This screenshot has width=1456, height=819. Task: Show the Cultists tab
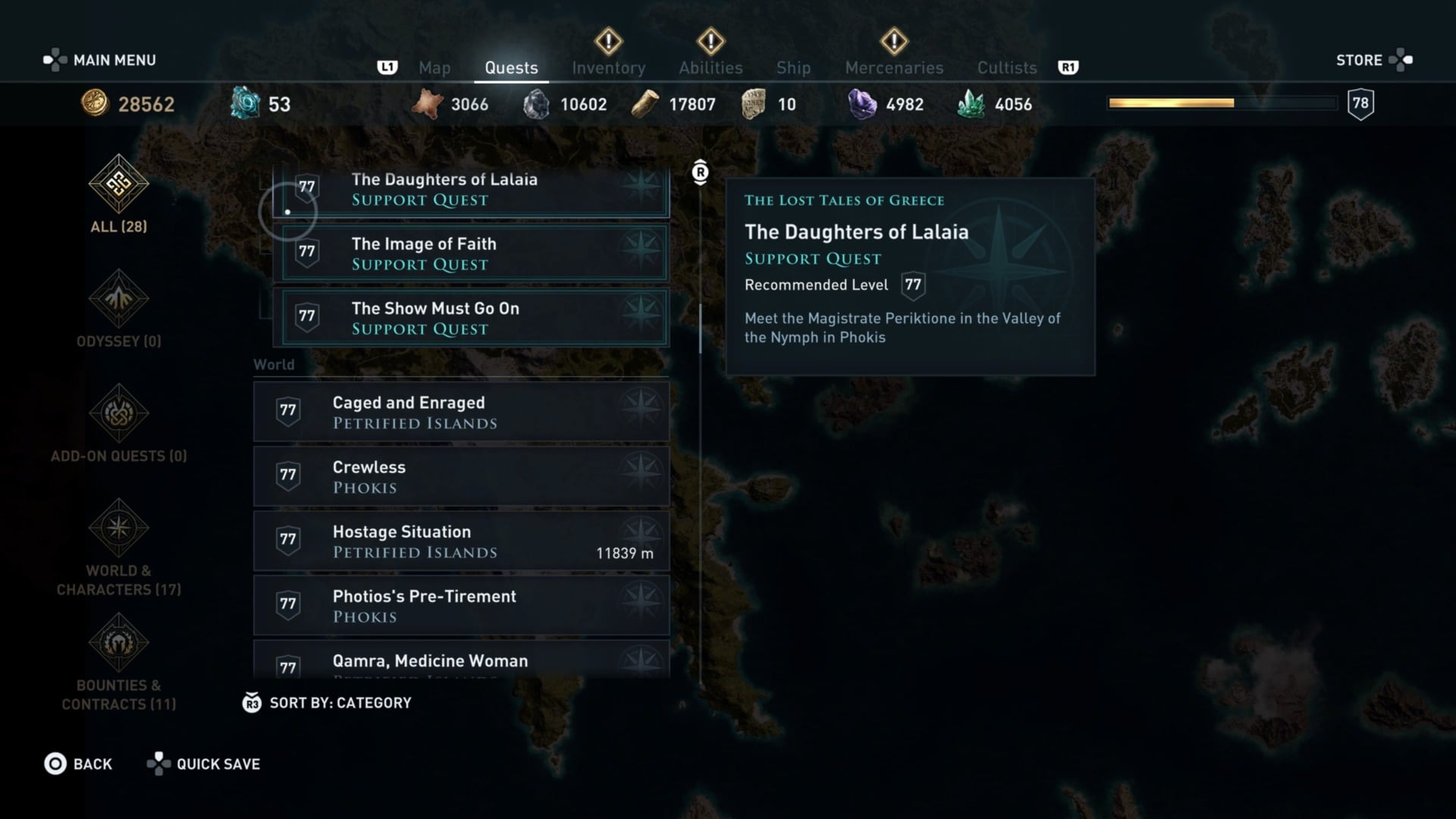1006,67
